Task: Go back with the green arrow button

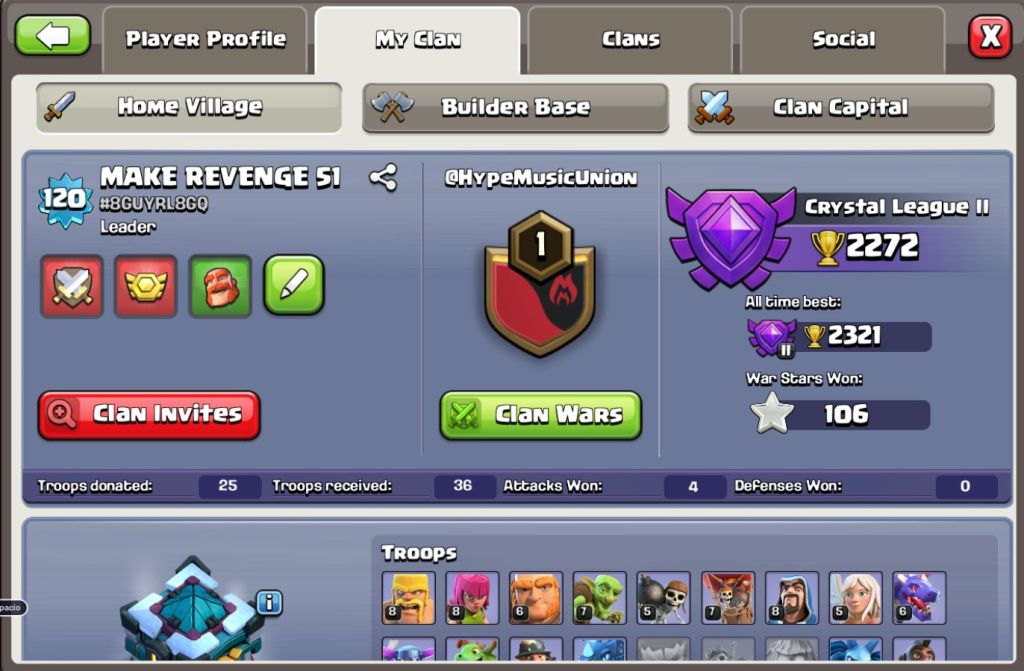Action: [x=53, y=36]
